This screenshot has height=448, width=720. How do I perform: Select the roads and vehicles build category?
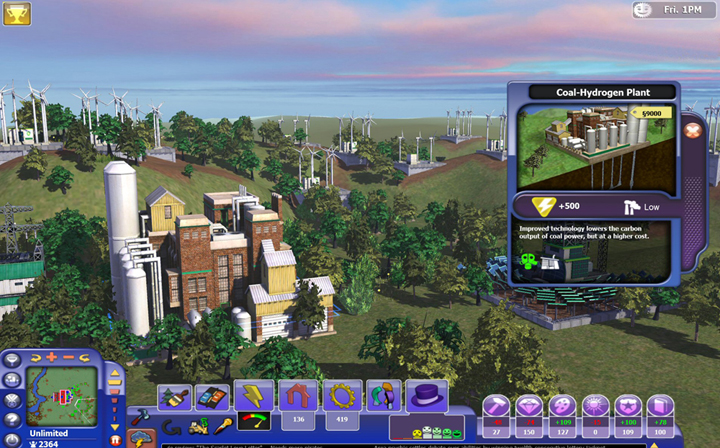[x=211, y=397]
